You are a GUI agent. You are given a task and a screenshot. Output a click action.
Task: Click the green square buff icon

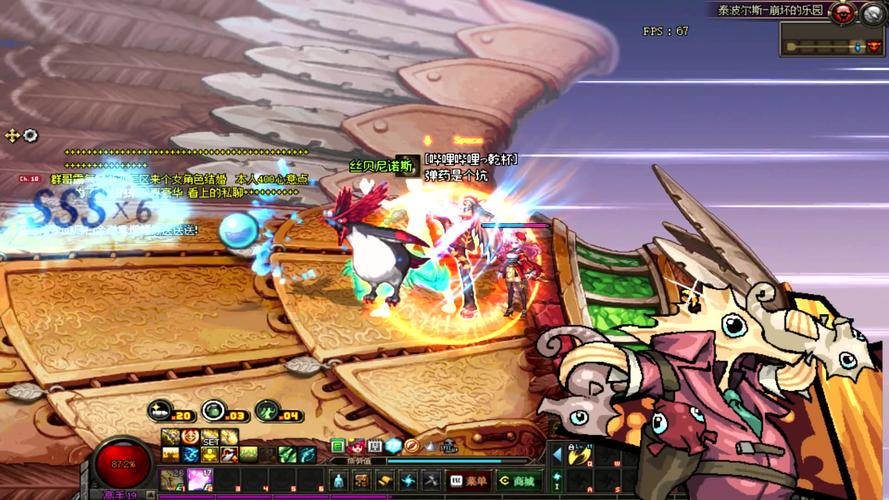tap(337, 446)
